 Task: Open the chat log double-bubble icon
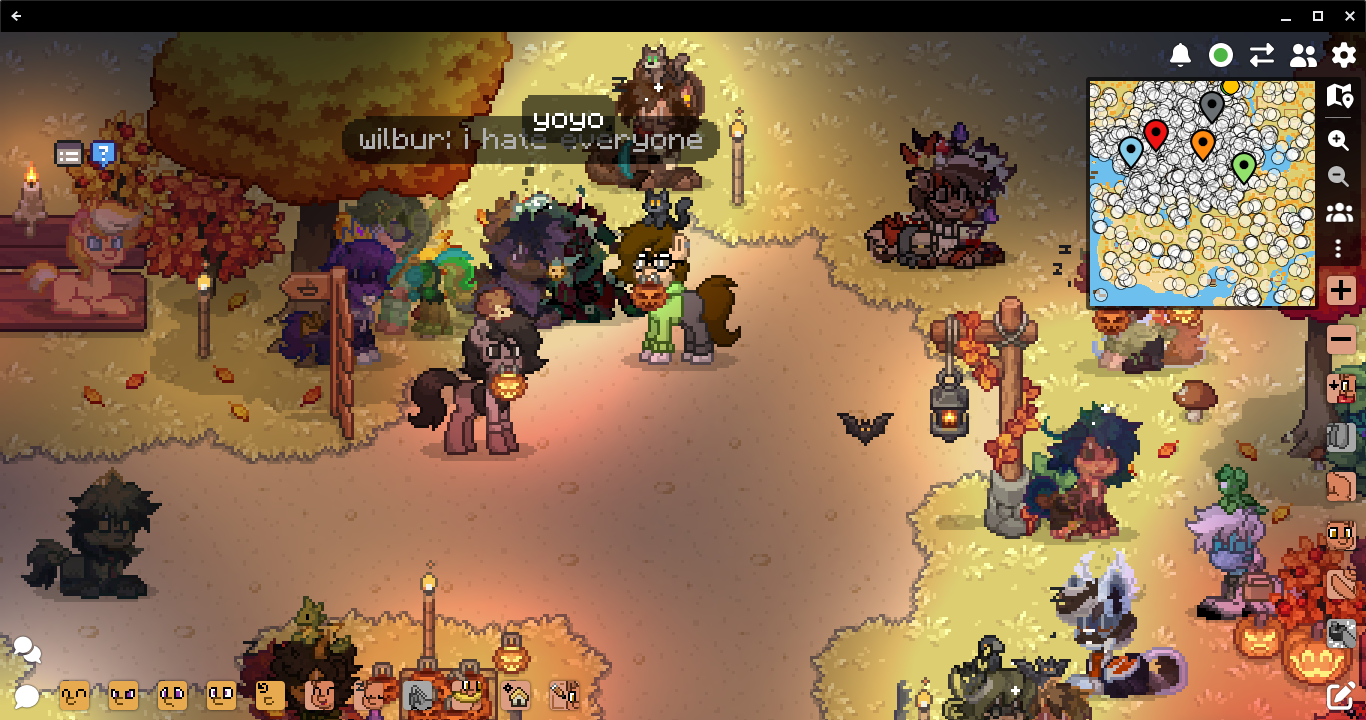pyautogui.click(x=27, y=652)
